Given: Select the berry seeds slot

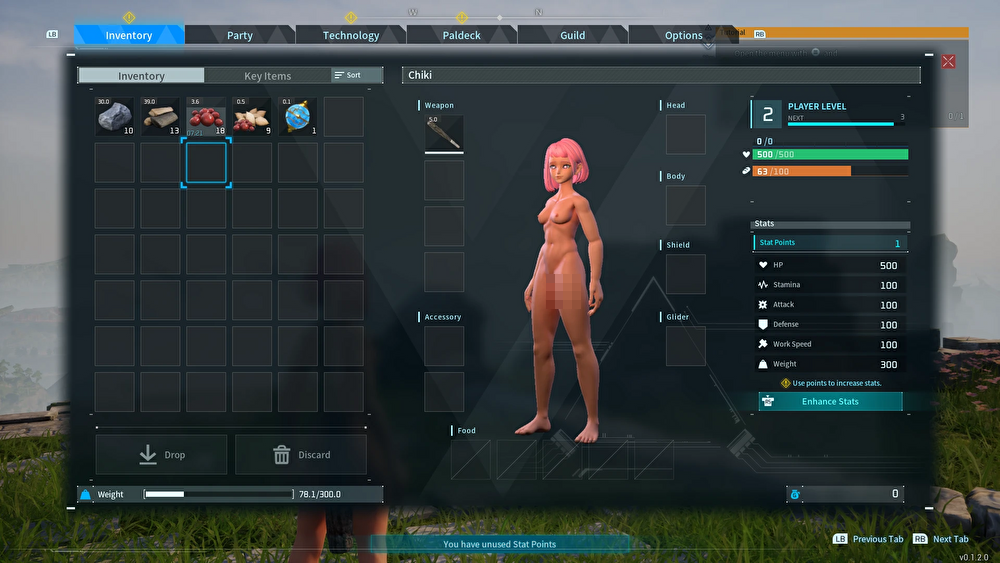Looking at the screenshot, I should [252, 117].
